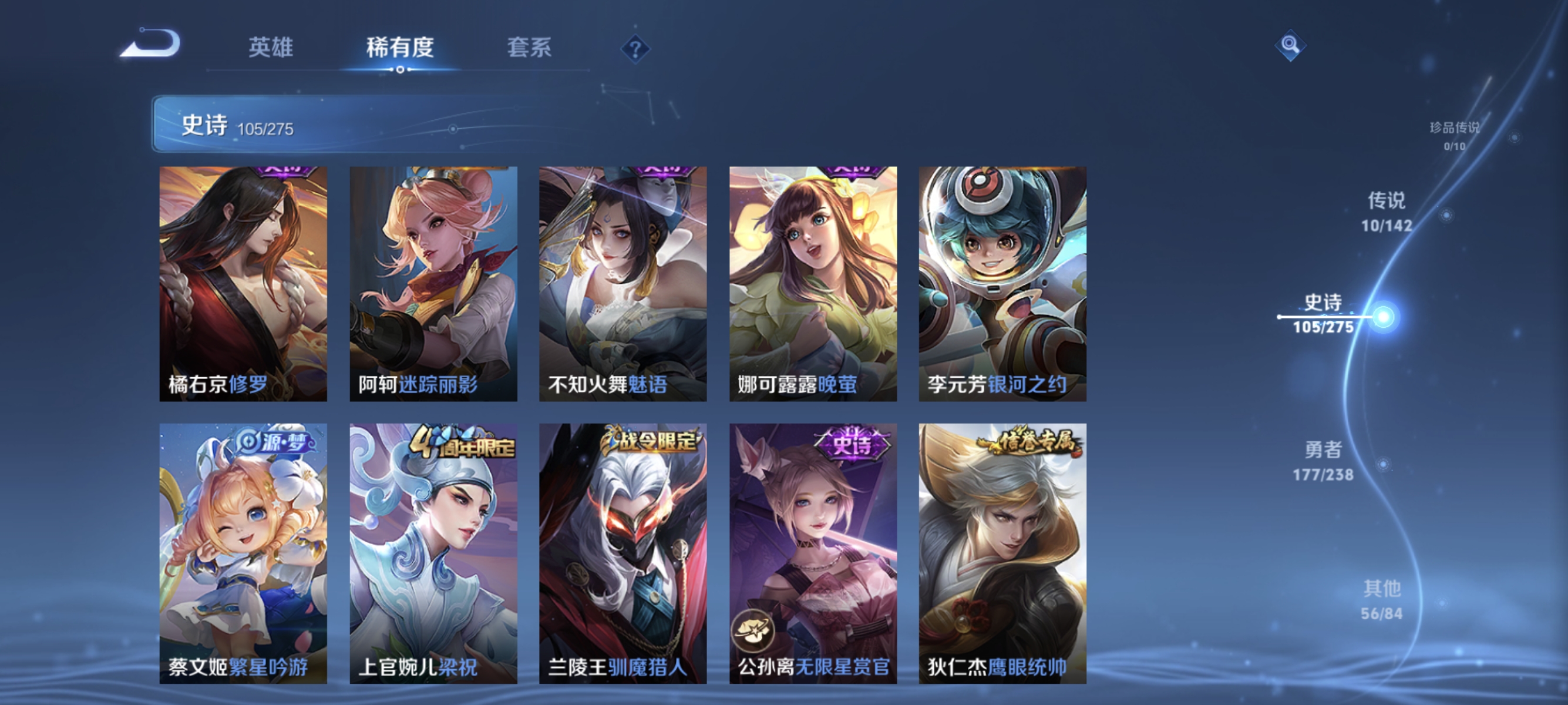Switch to the 套系 tab
The height and width of the screenshot is (705, 1568).
click(x=530, y=50)
